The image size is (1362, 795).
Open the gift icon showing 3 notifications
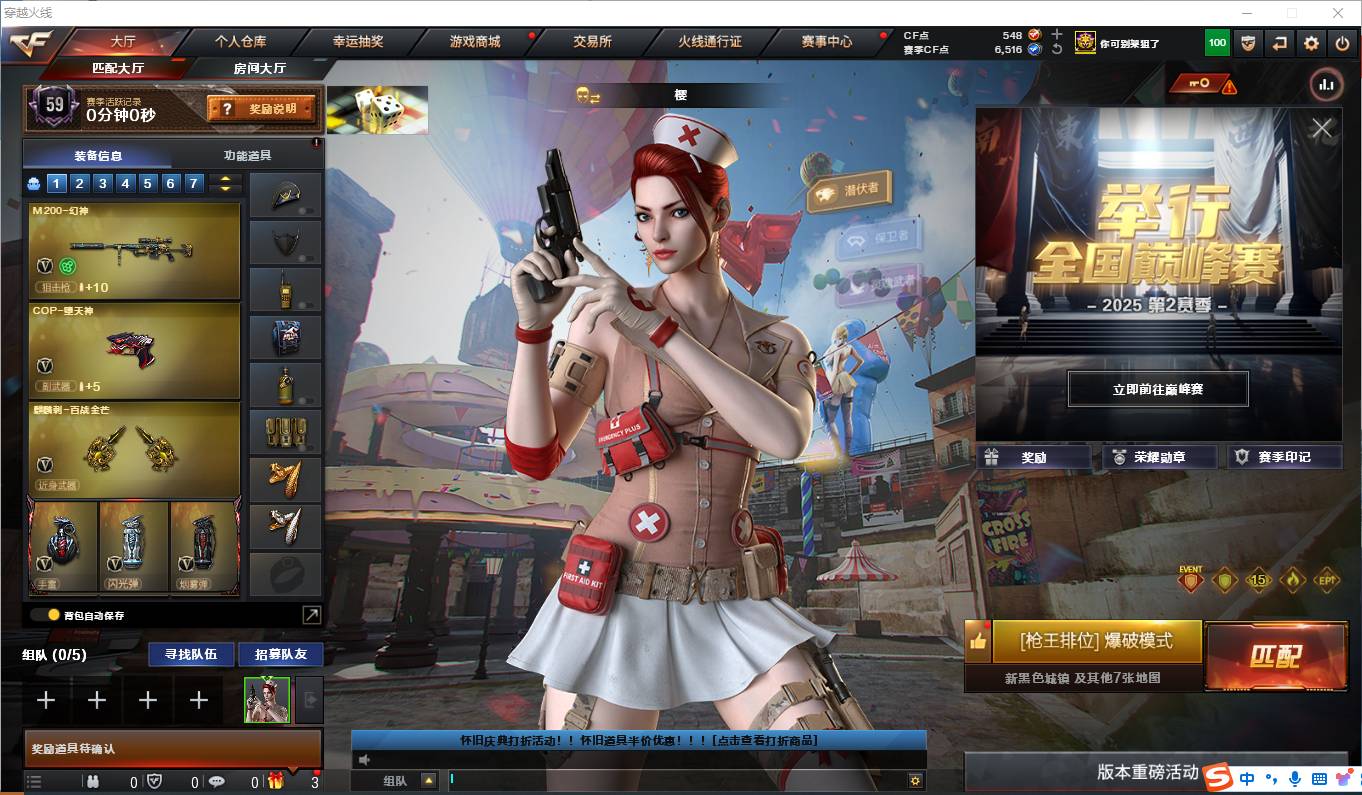click(x=278, y=781)
